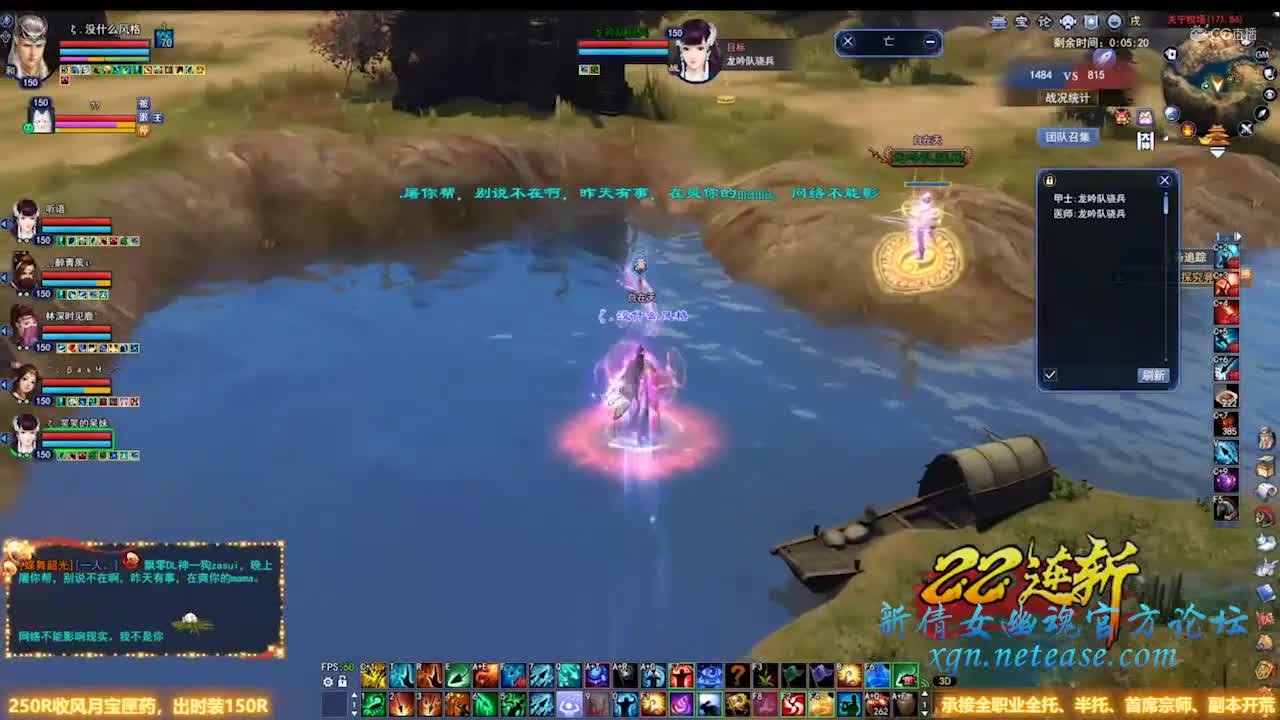Click the padlock on the monster panel header

point(1050,180)
